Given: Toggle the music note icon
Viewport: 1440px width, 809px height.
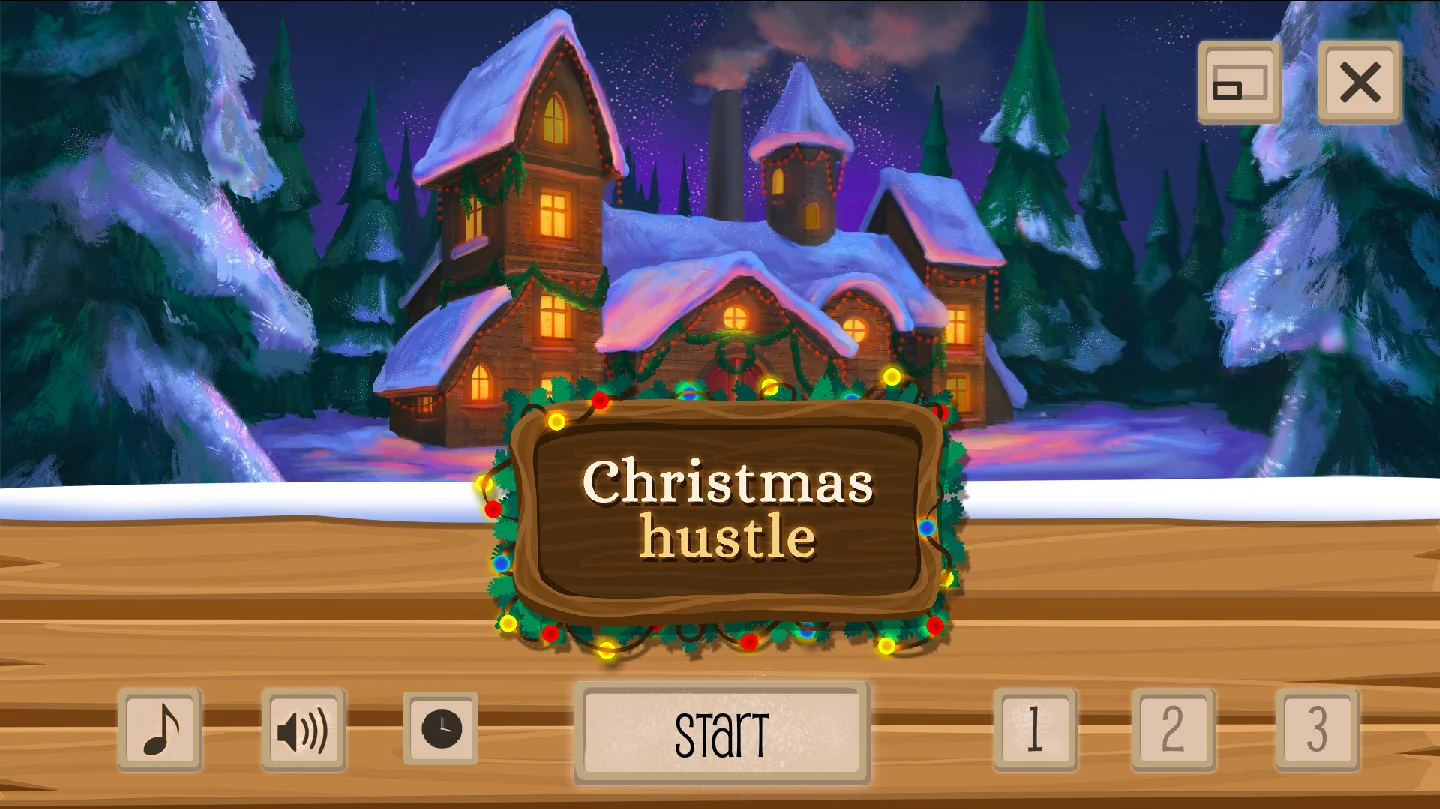Looking at the screenshot, I should point(160,731).
